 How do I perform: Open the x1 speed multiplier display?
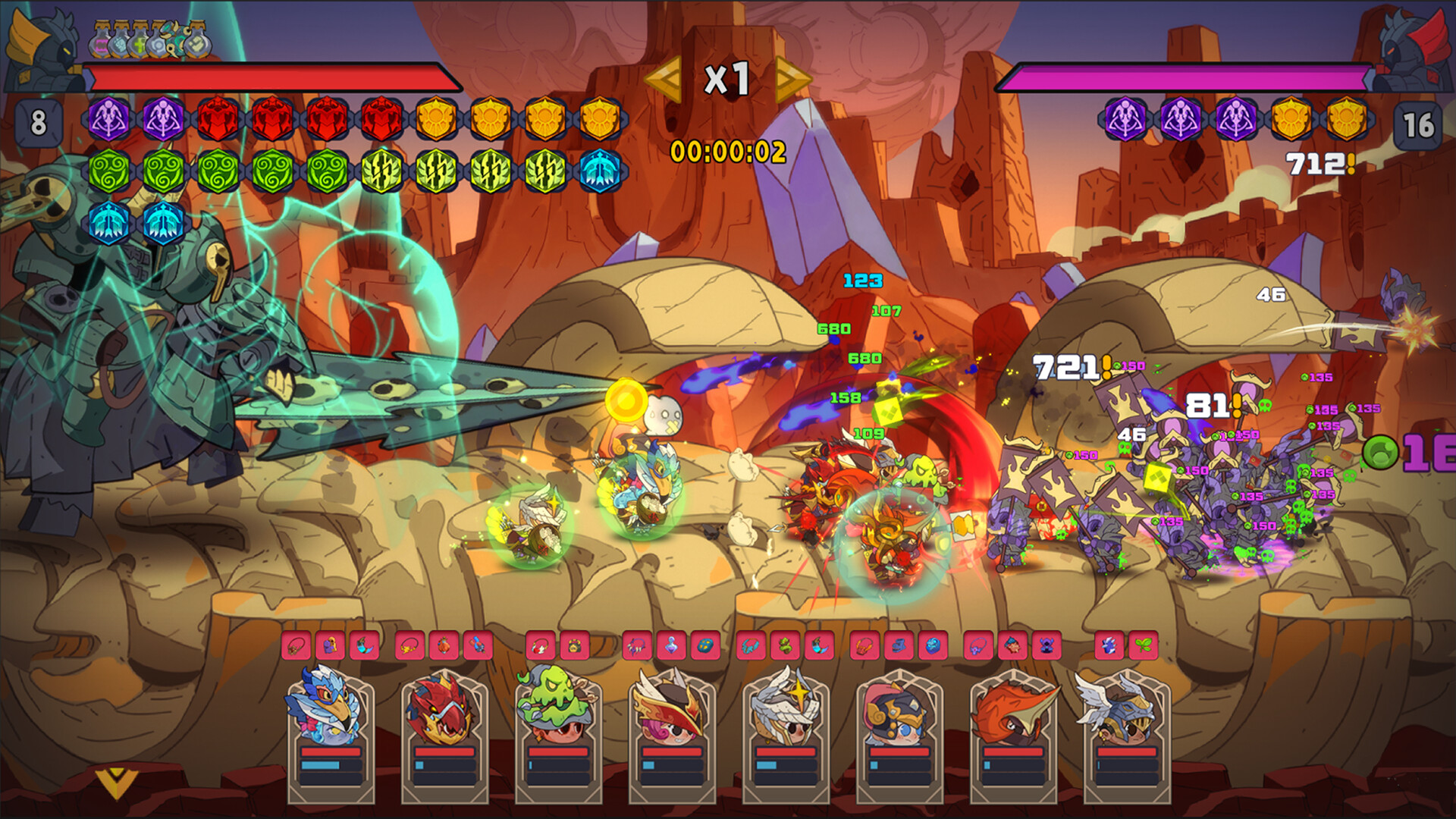726,78
